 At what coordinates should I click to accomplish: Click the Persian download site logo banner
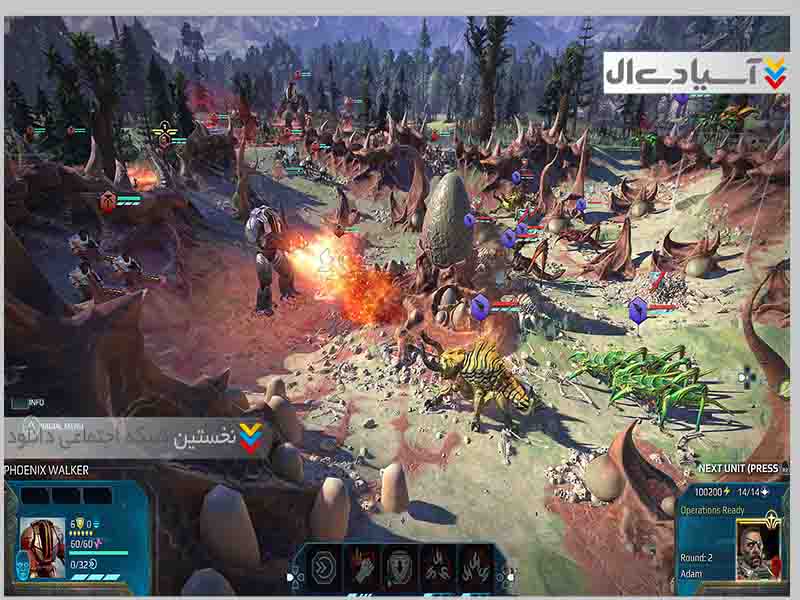coord(696,72)
